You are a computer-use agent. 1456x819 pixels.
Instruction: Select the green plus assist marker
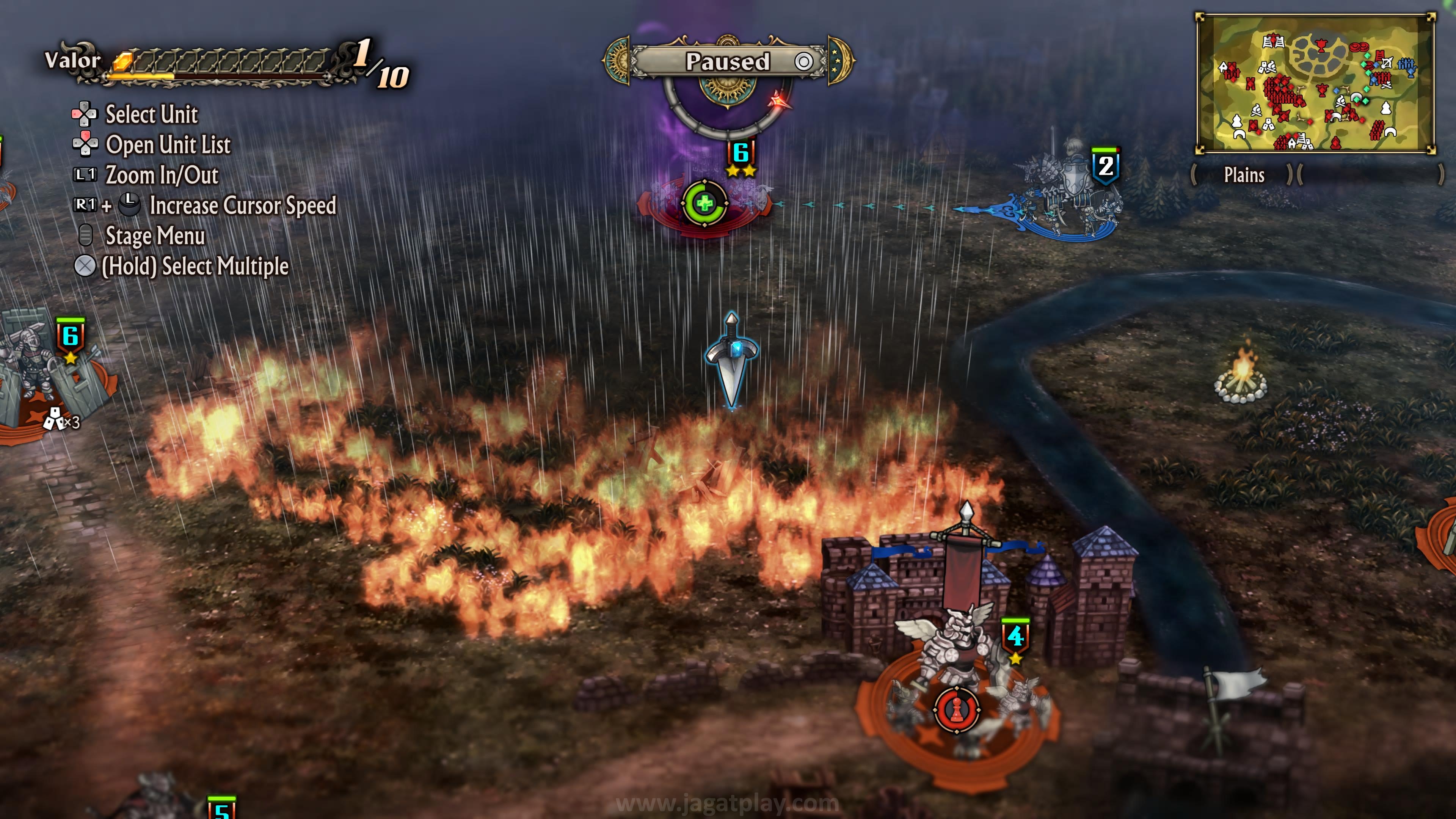point(704,203)
